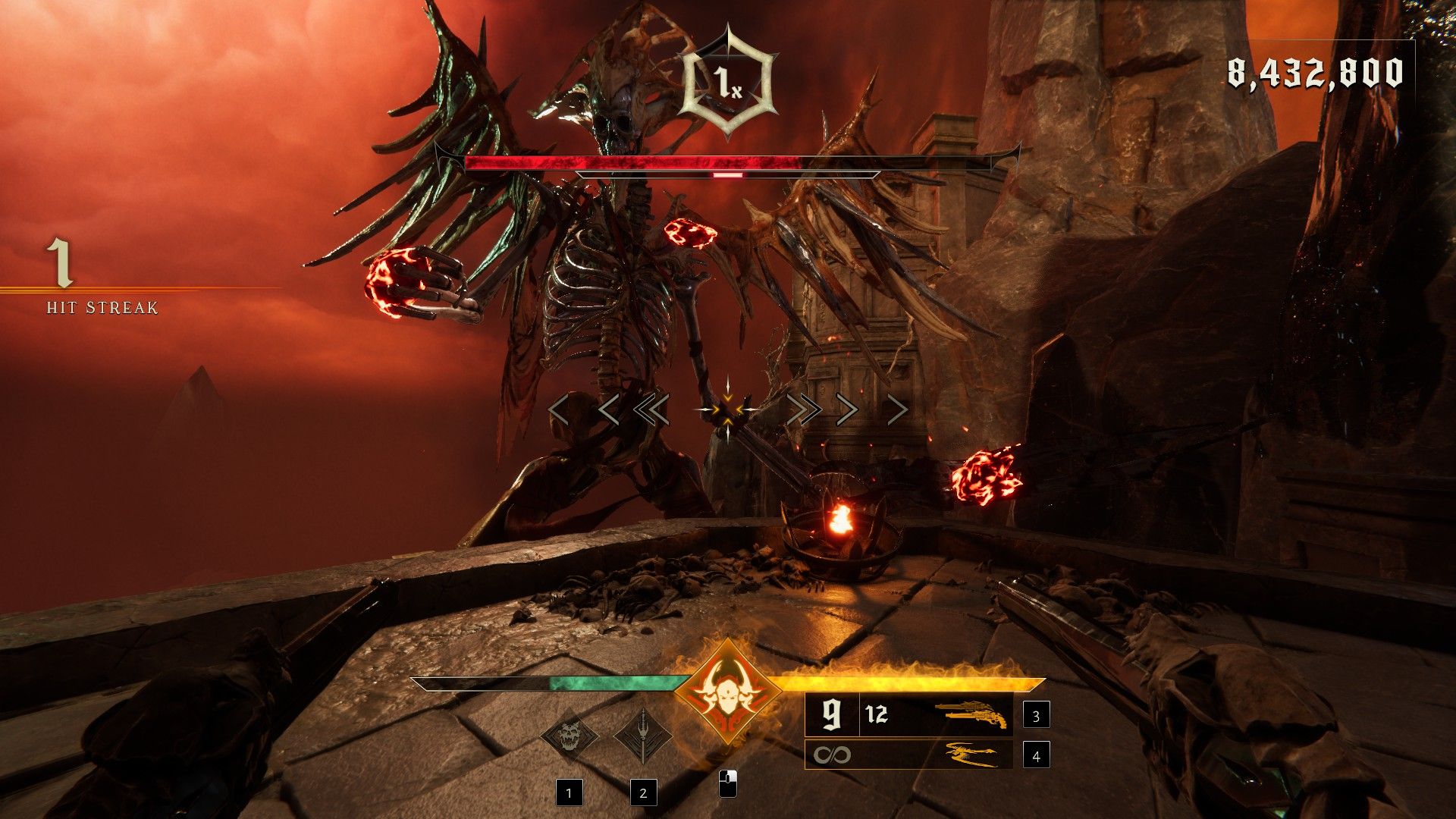Click the keybind badge labeled 3
The height and width of the screenshot is (819, 1456).
click(x=1036, y=715)
